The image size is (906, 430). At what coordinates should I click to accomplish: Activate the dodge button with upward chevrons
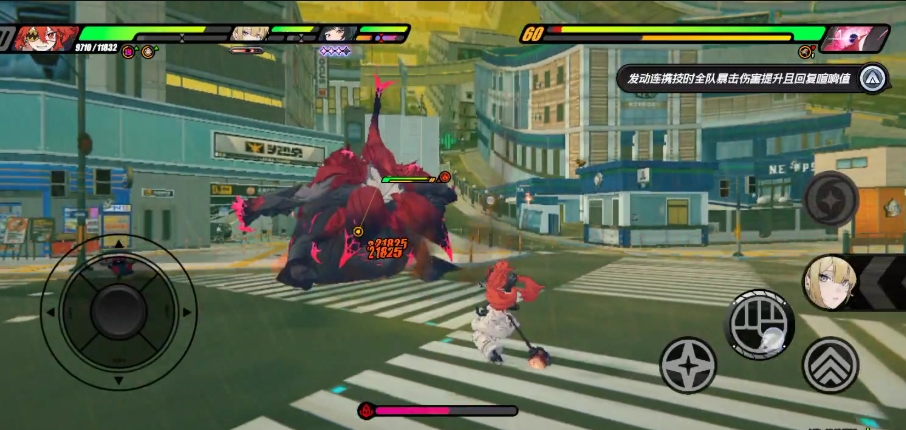[830, 365]
